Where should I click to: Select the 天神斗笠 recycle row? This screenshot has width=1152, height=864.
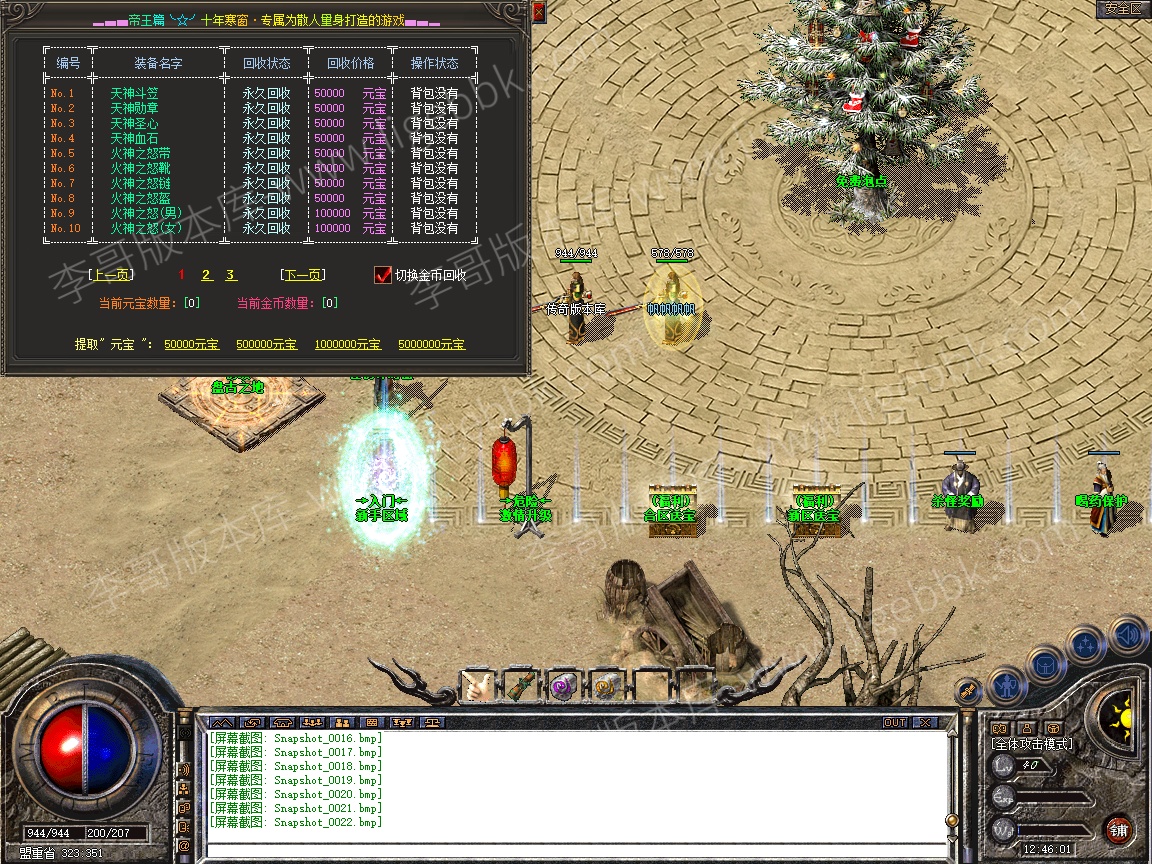[134, 93]
